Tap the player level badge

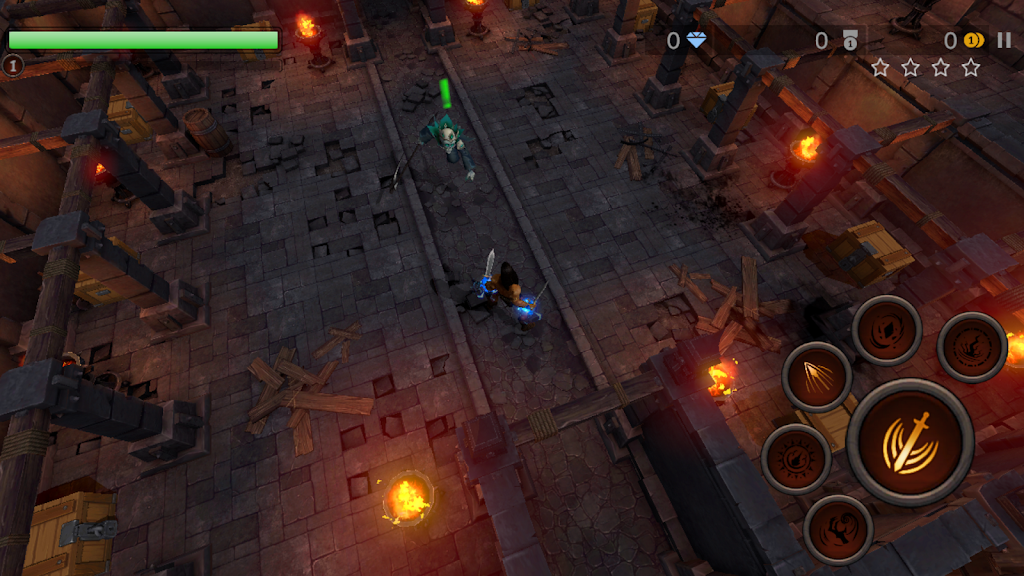point(12,66)
